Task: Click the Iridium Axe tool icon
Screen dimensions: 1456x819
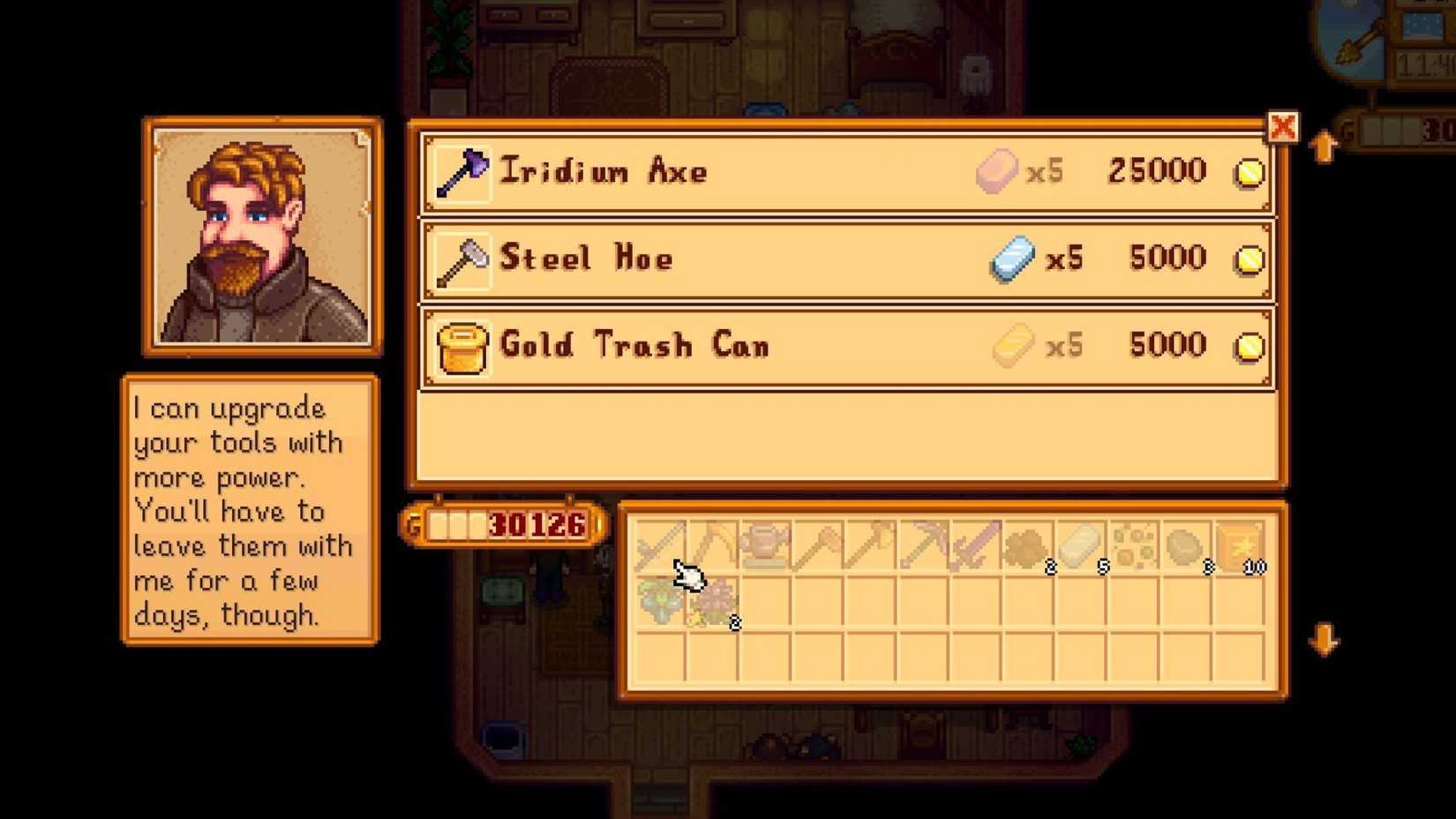Action: tap(462, 170)
